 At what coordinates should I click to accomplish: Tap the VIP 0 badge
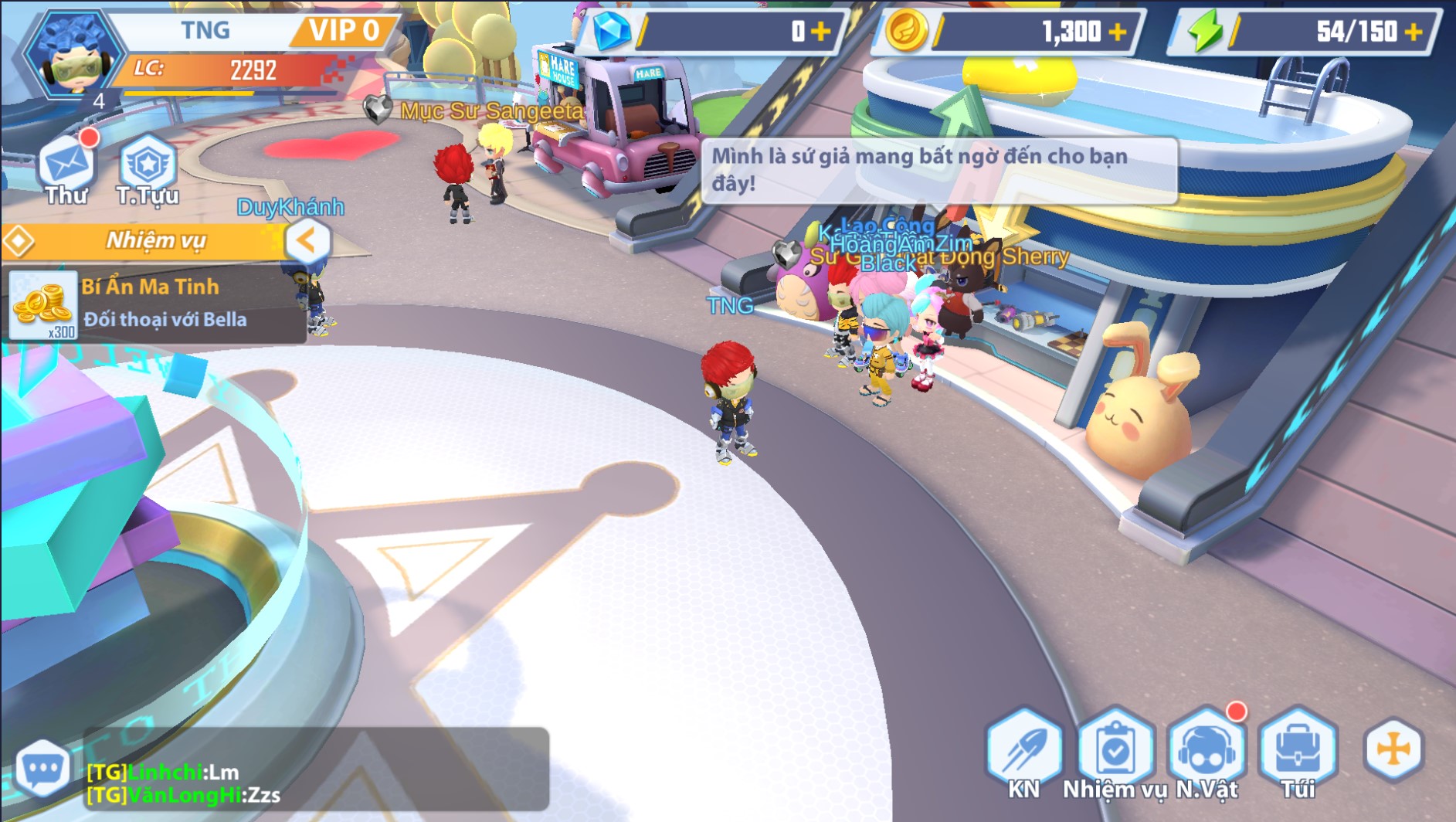(344, 31)
